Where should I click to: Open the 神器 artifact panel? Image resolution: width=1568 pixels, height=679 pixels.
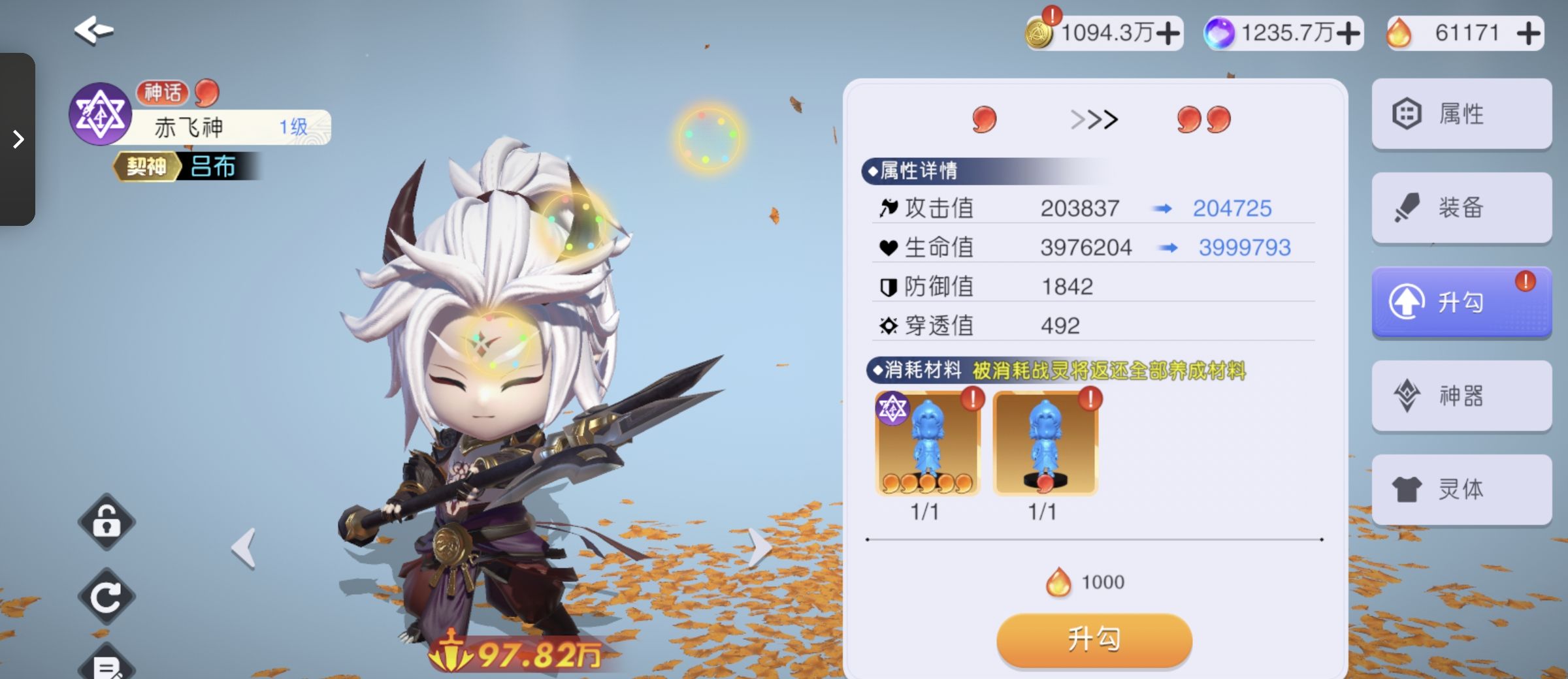pyautogui.click(x=1462, y=396)
